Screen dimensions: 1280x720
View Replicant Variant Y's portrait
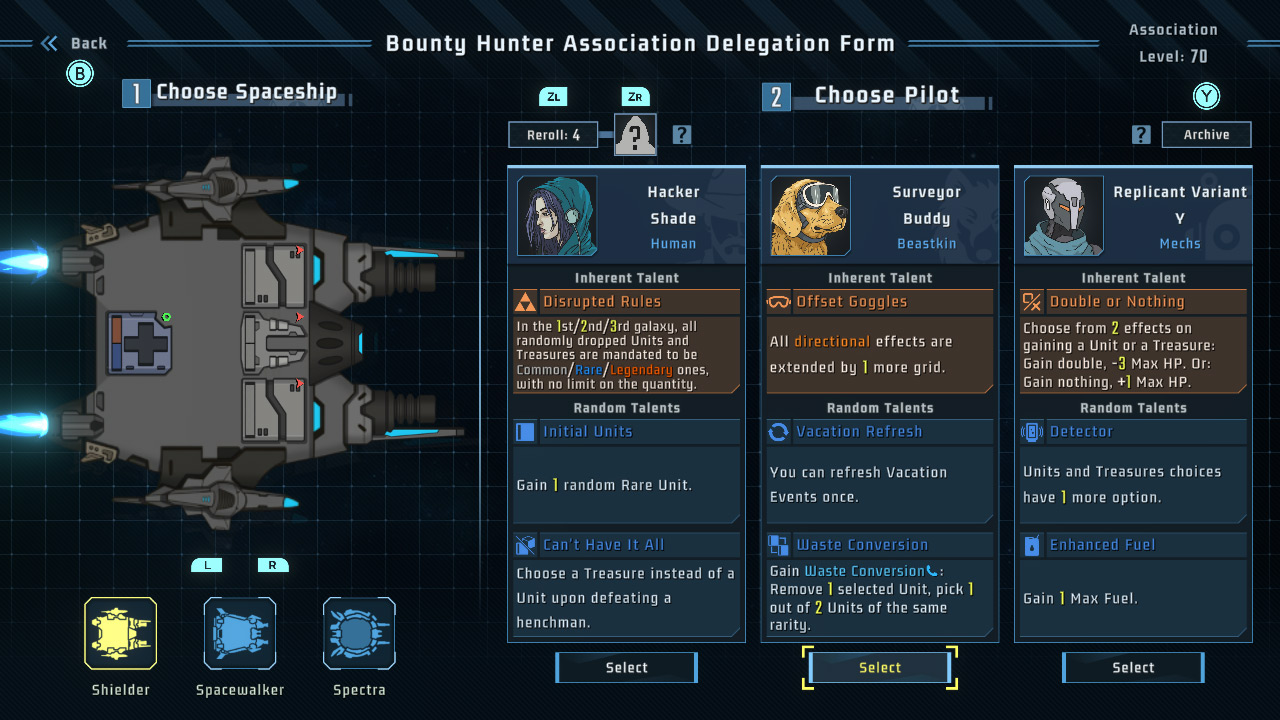(x=1063, y=216)
